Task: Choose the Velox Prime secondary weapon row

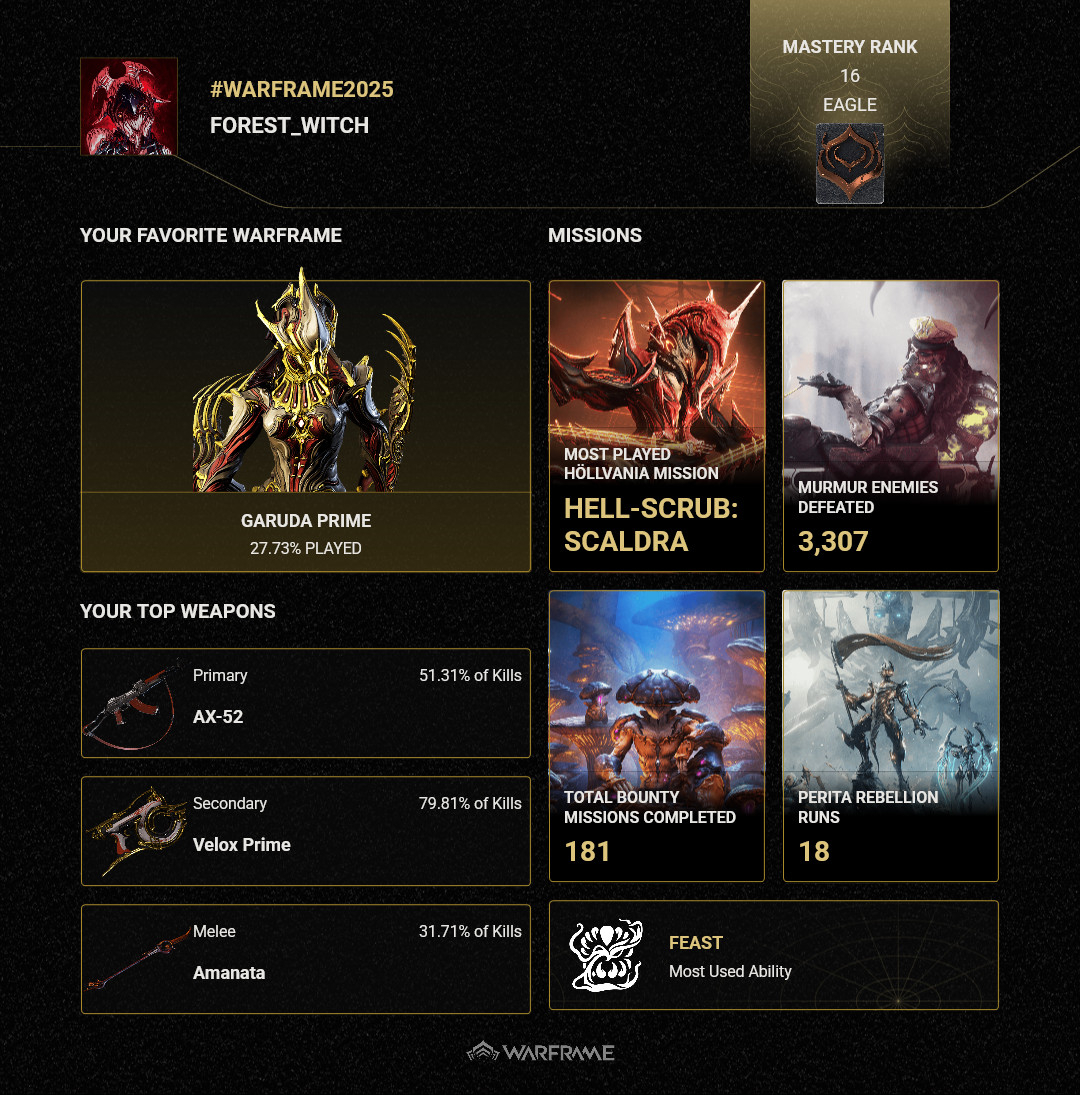Action: coord(305,831)
